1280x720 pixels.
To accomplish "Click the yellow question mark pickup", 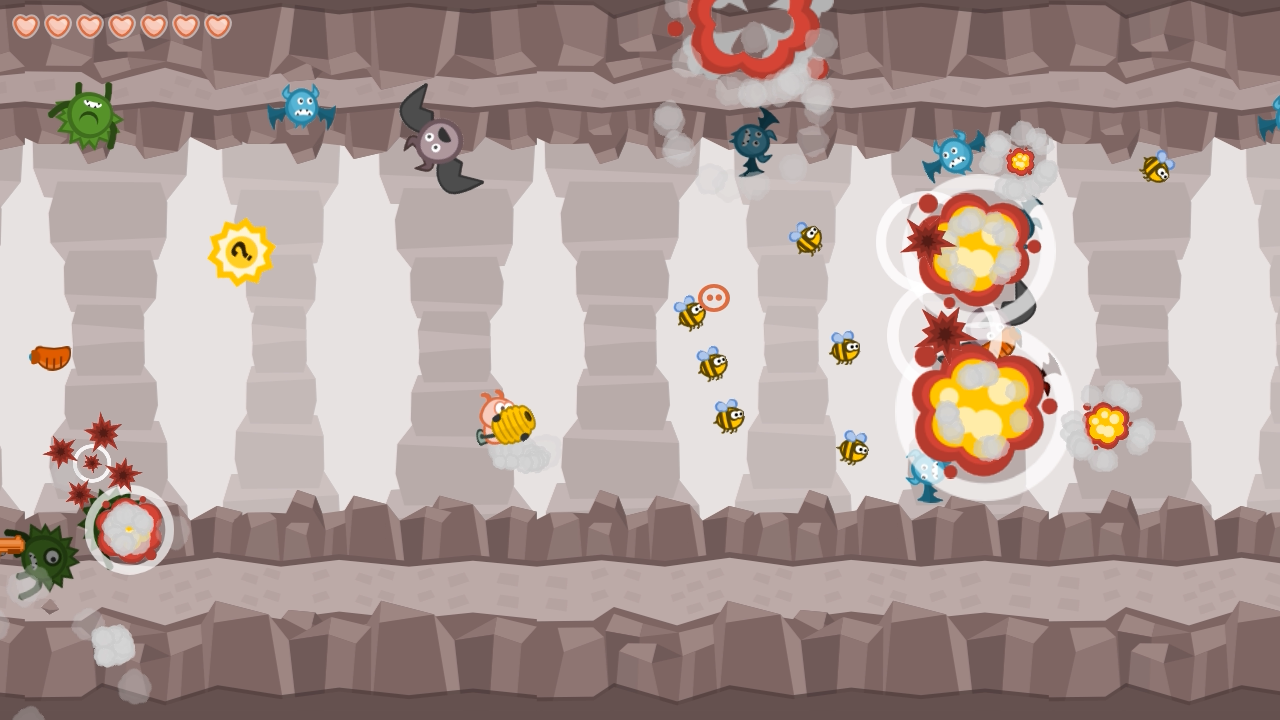I will point(240,253).
